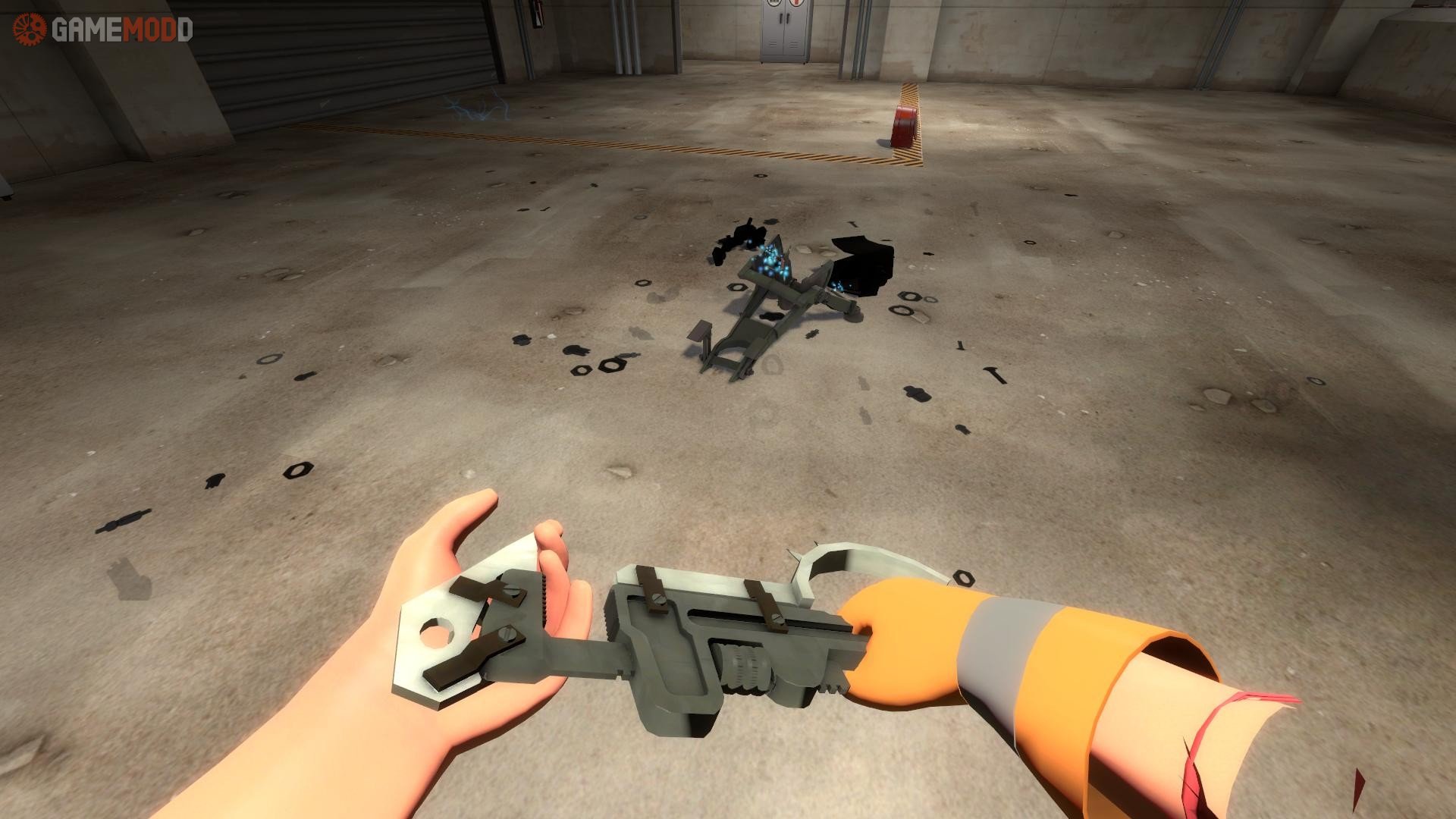Click the GAMEMODD watermark logo
The height and width of the screenshot is (819, 1456).
pyautogui.click(x=103, y=30)
